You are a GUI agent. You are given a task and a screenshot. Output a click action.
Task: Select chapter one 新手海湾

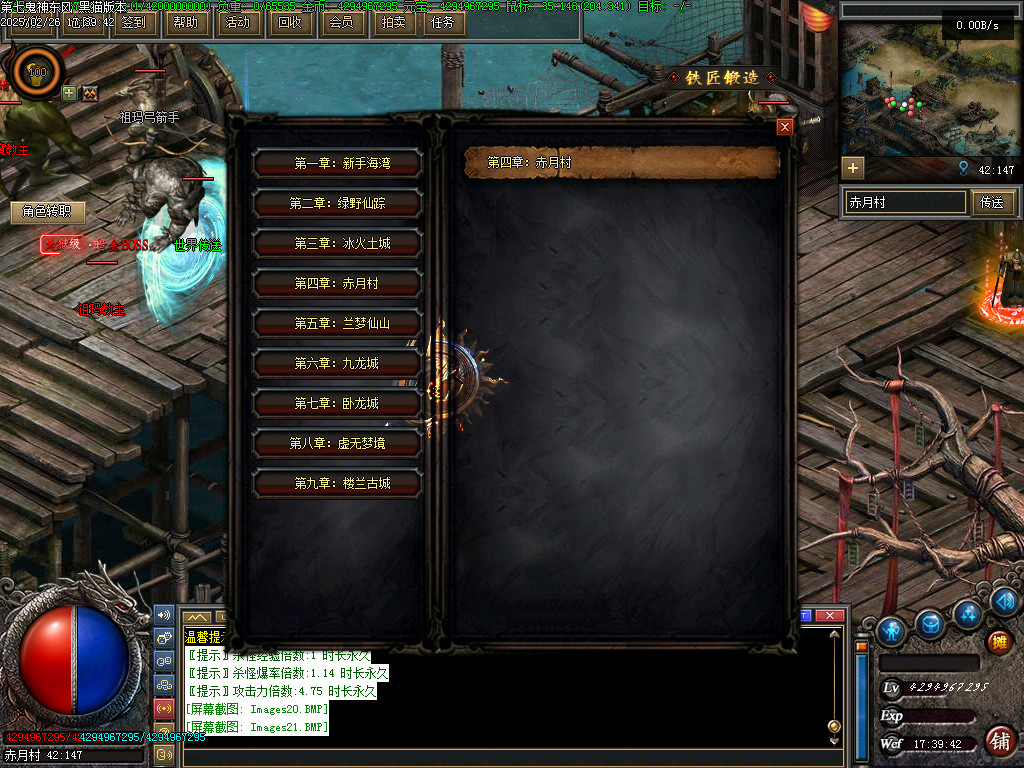pos(337,163)
